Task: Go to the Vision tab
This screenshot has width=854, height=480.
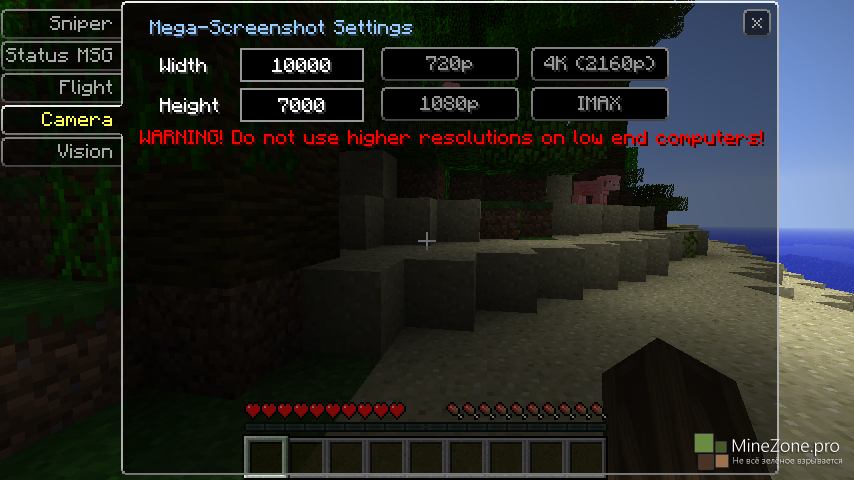Action: pyautogui.click(x=62, y=151)
